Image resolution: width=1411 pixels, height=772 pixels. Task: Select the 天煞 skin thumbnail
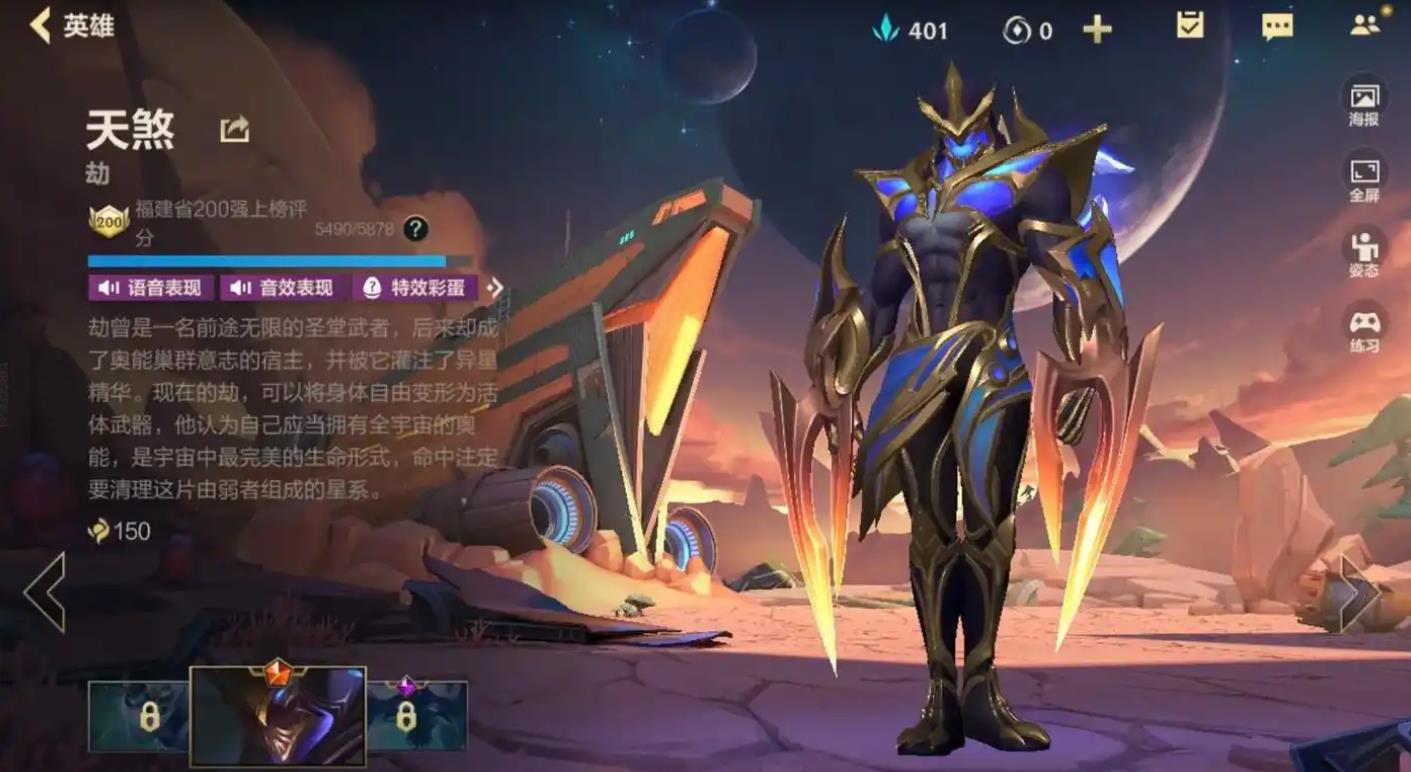(278, 716)
